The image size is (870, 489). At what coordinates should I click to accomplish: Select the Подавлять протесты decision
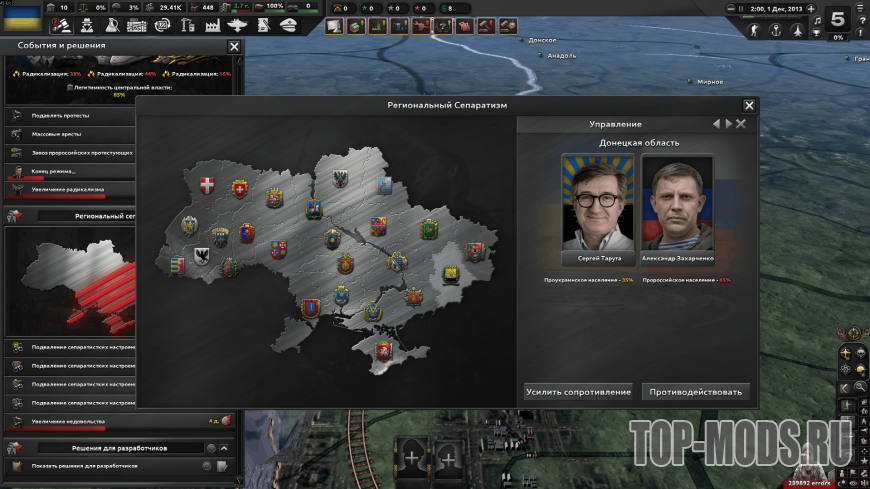click(x=70, y=115)
